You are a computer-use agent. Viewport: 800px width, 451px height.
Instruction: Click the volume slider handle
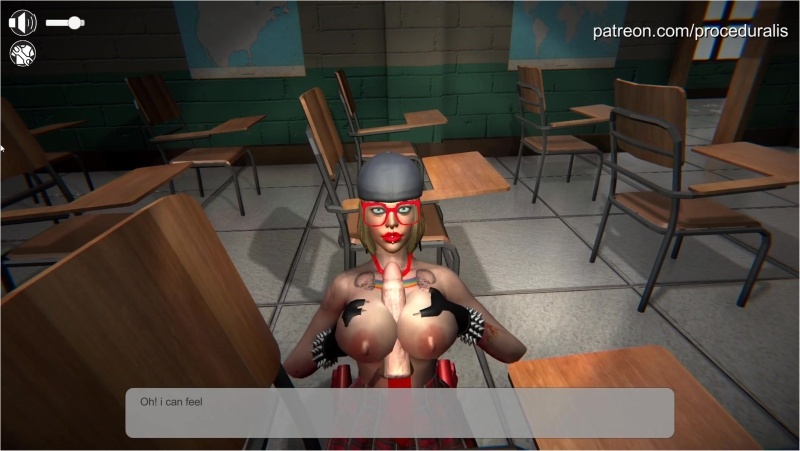click(74, 21)
